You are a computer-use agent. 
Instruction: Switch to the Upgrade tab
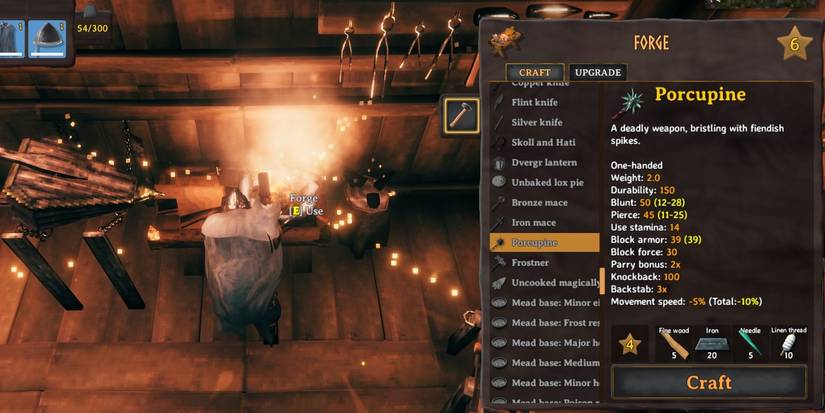598,72
